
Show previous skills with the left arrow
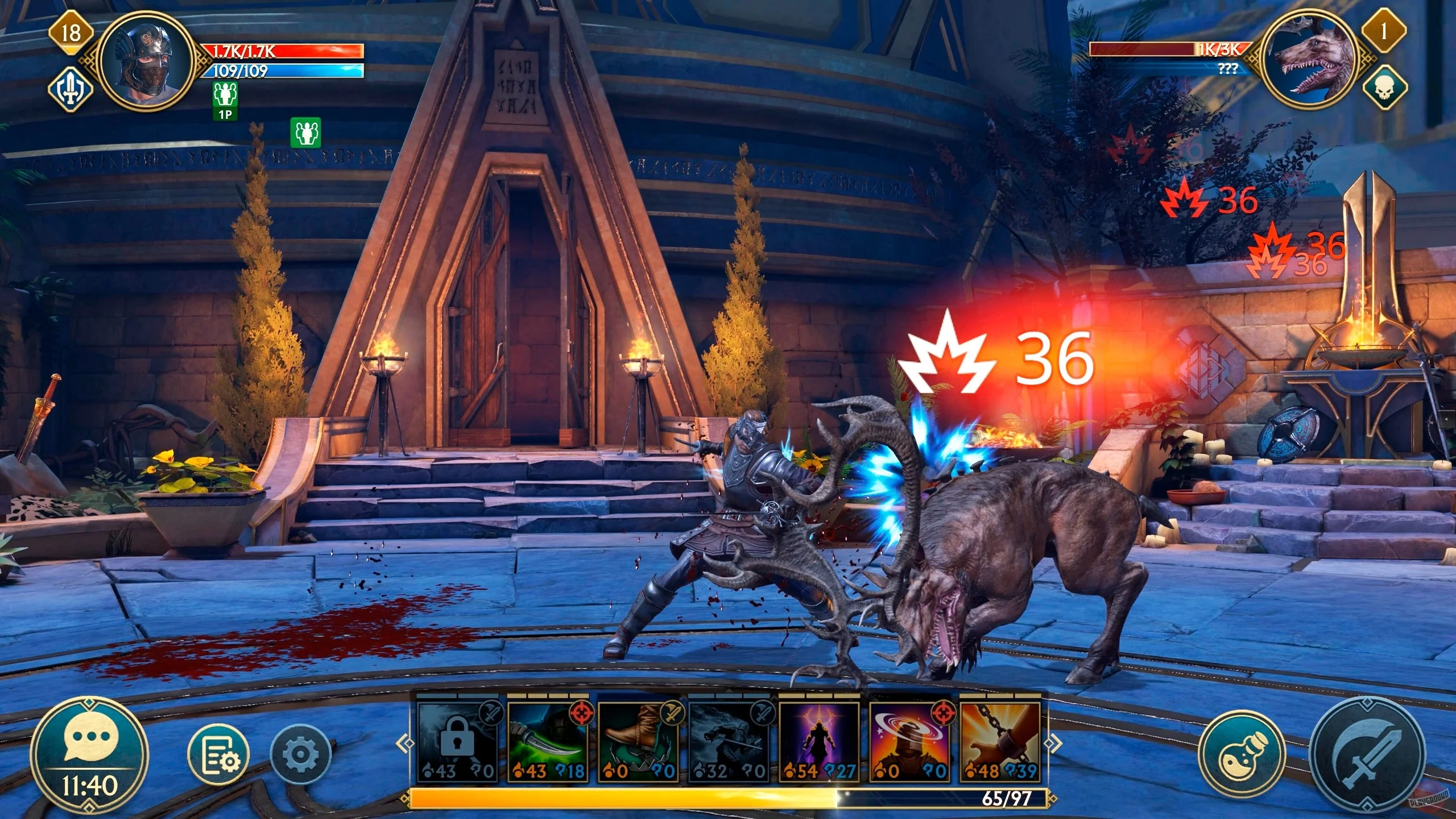click(x=404, y=743)
